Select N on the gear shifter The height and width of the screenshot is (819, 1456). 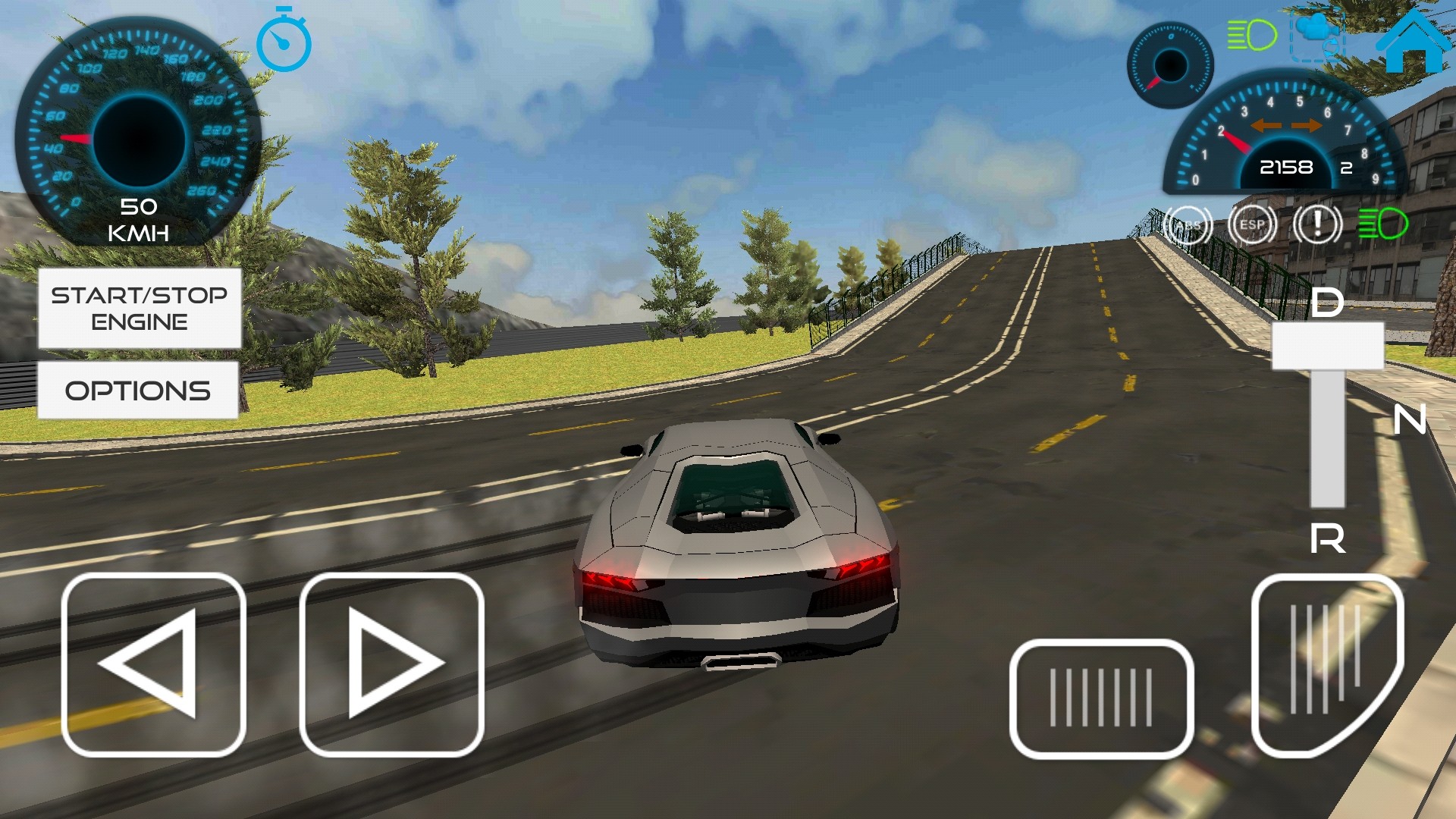[1409, 419]
